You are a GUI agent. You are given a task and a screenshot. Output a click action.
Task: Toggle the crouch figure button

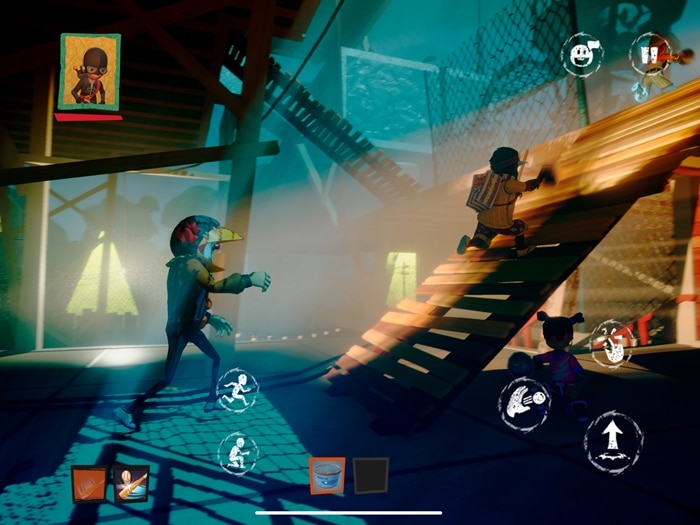click(x=238, y=453)
